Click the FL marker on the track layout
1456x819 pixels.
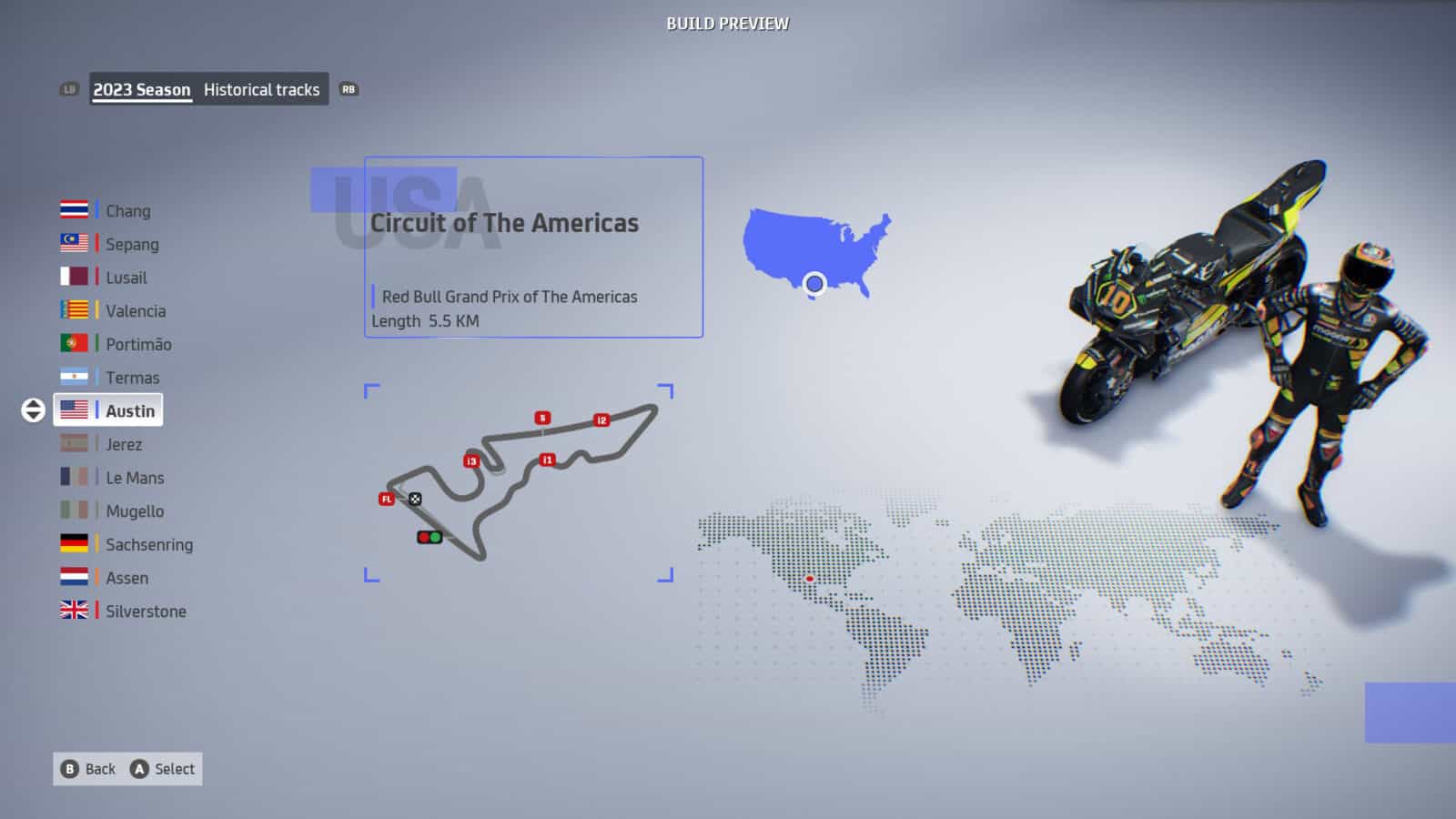pyautogui.click(x=387, y=499)
